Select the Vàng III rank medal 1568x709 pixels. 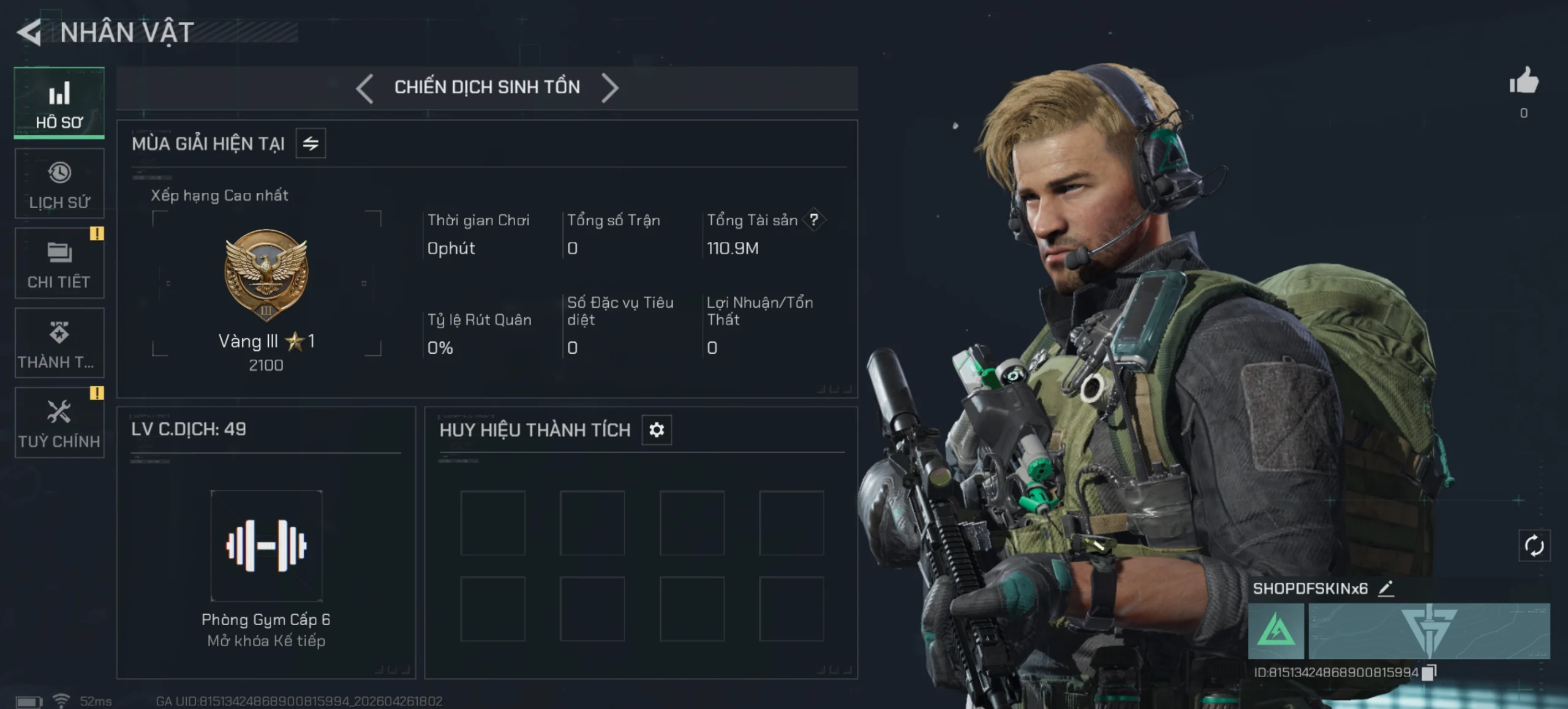pyautogui.click(x=266, y=274)
